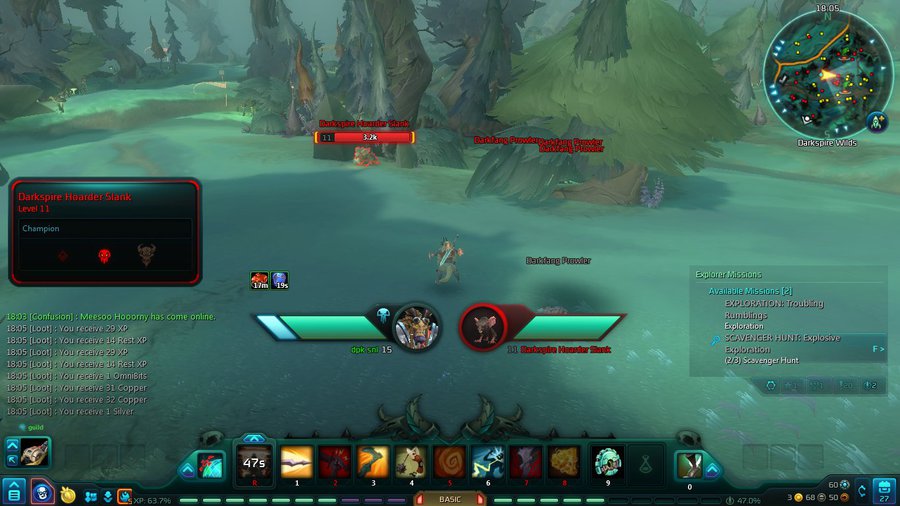The height and width of the screenshot is (506, 900).
Task: Trigger the mace-wielding ability in slot 4
Action: tap(410, 462)
